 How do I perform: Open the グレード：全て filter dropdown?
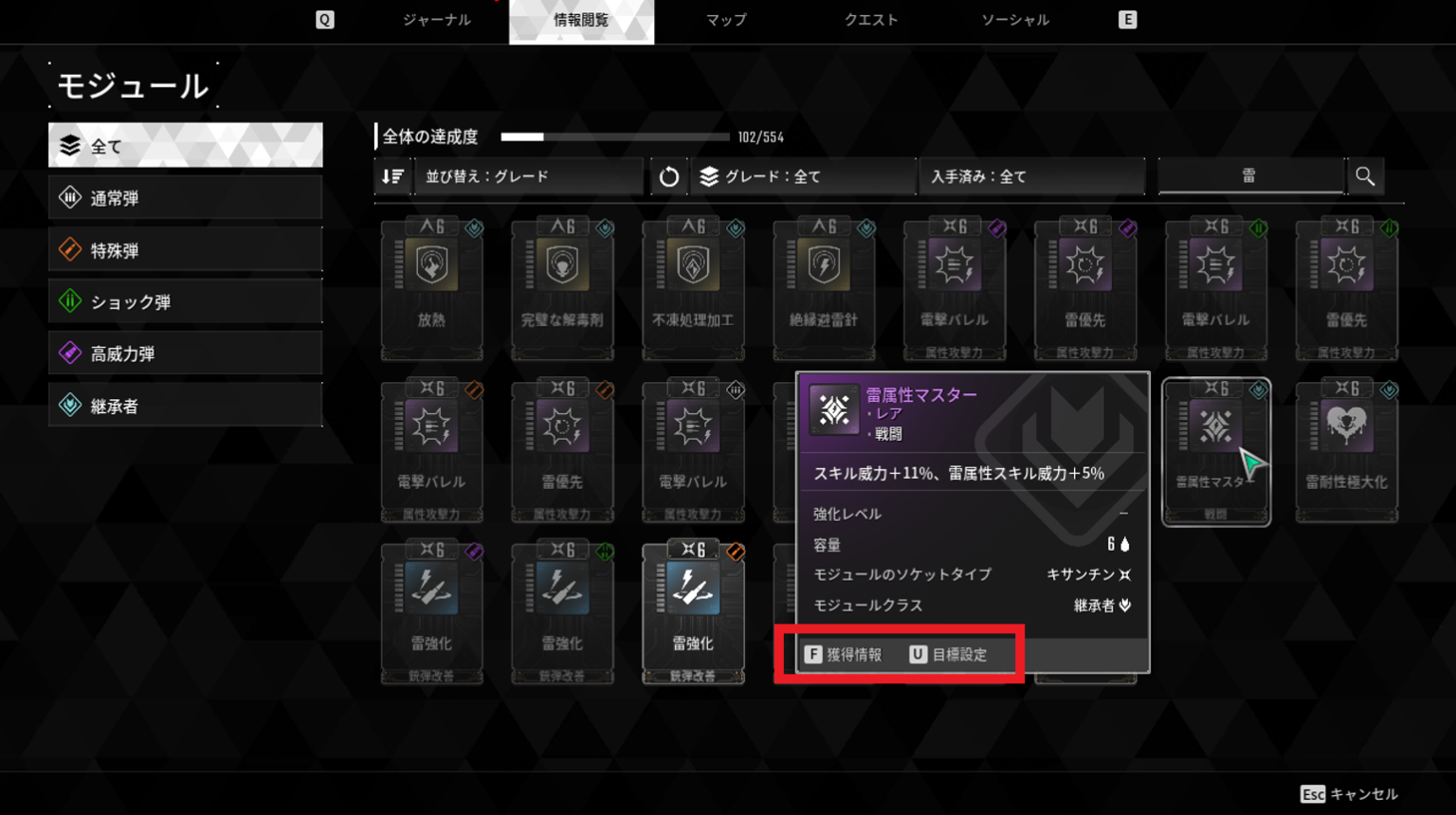click(801, 175)
